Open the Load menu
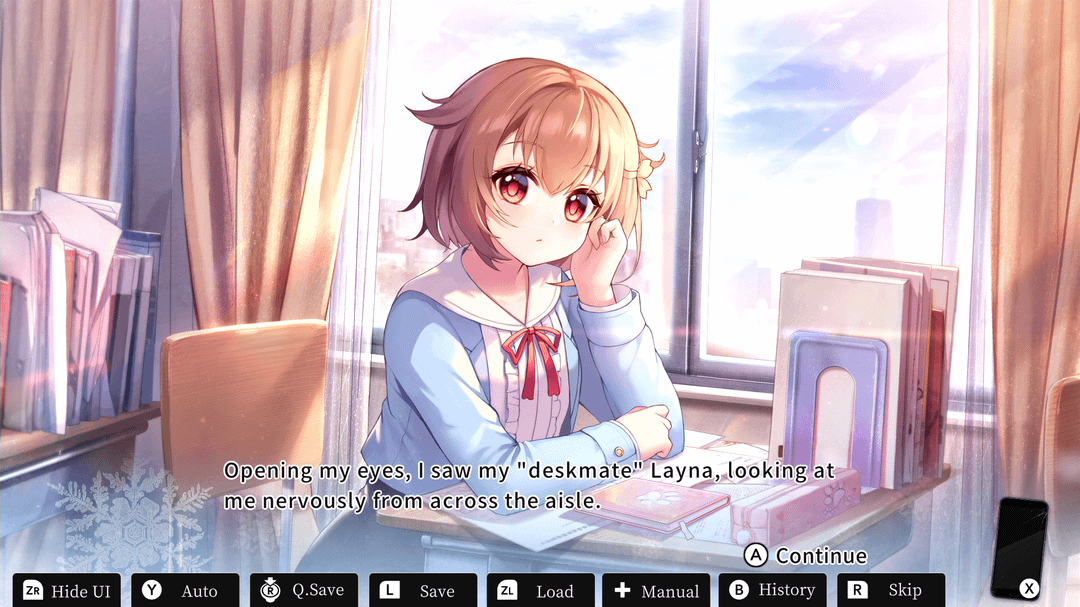Viewport: 1080px width, 607px height. coord(540,590)
